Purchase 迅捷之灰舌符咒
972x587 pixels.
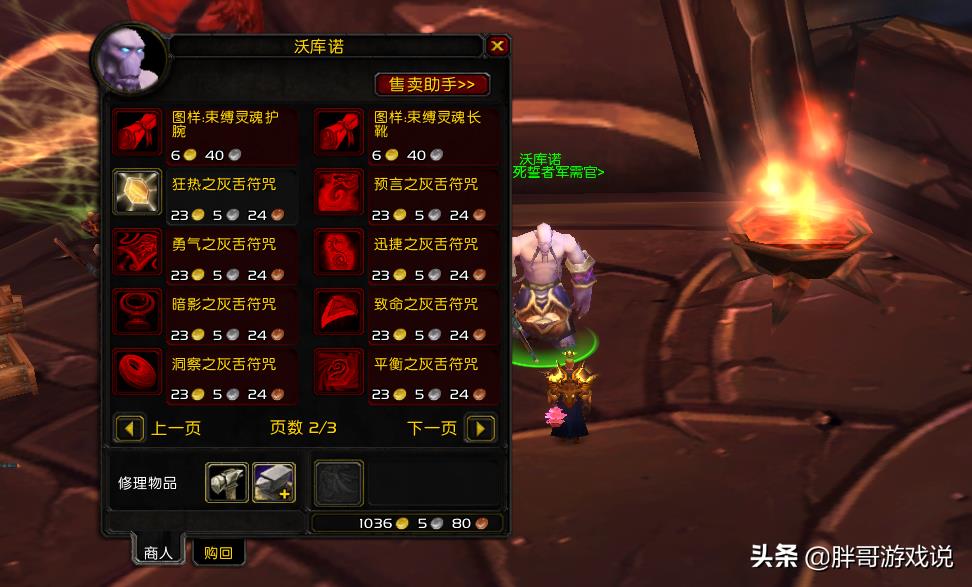pos(339,251)
